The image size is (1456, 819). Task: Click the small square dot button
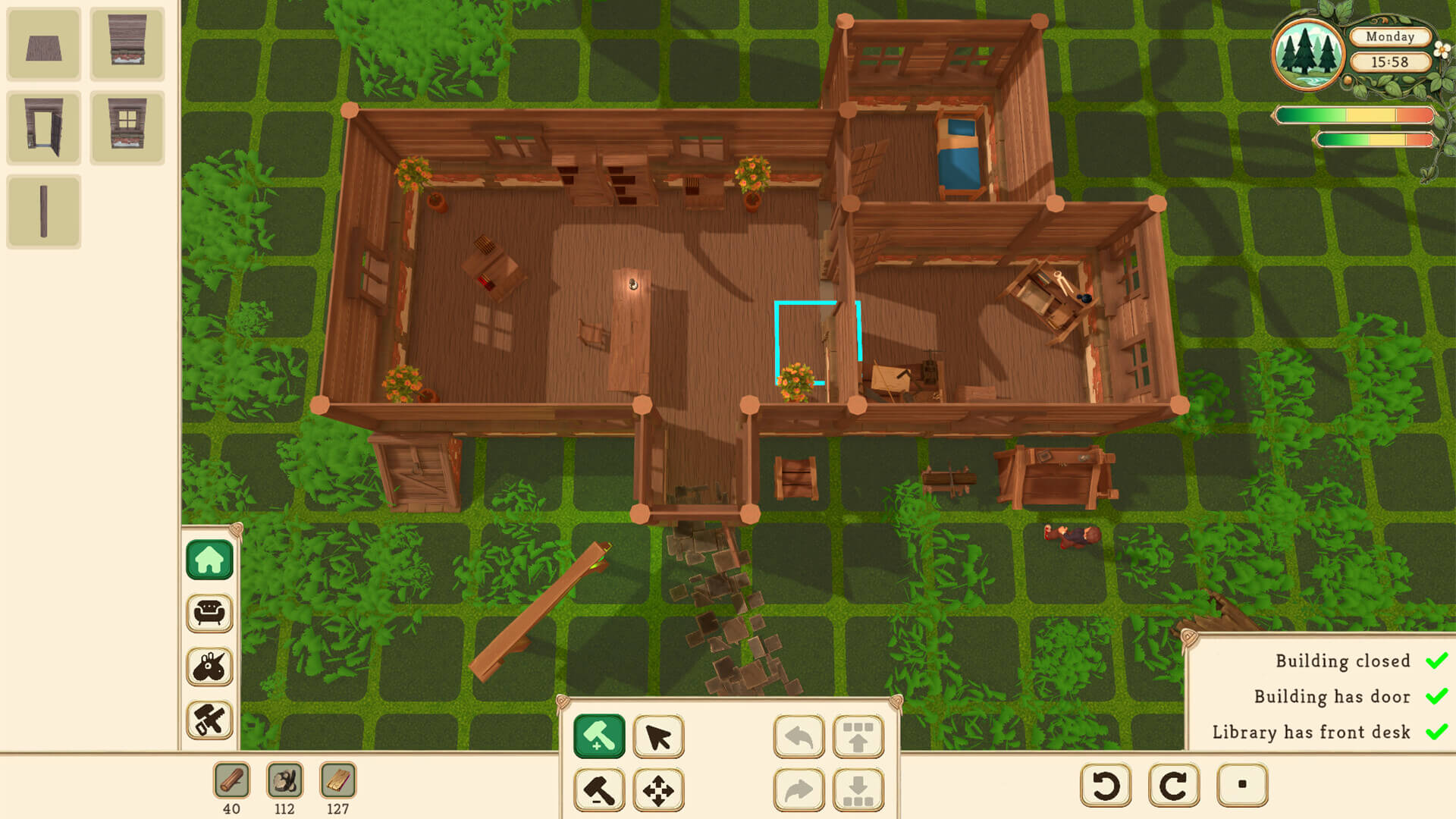[x=1242, y=785]
